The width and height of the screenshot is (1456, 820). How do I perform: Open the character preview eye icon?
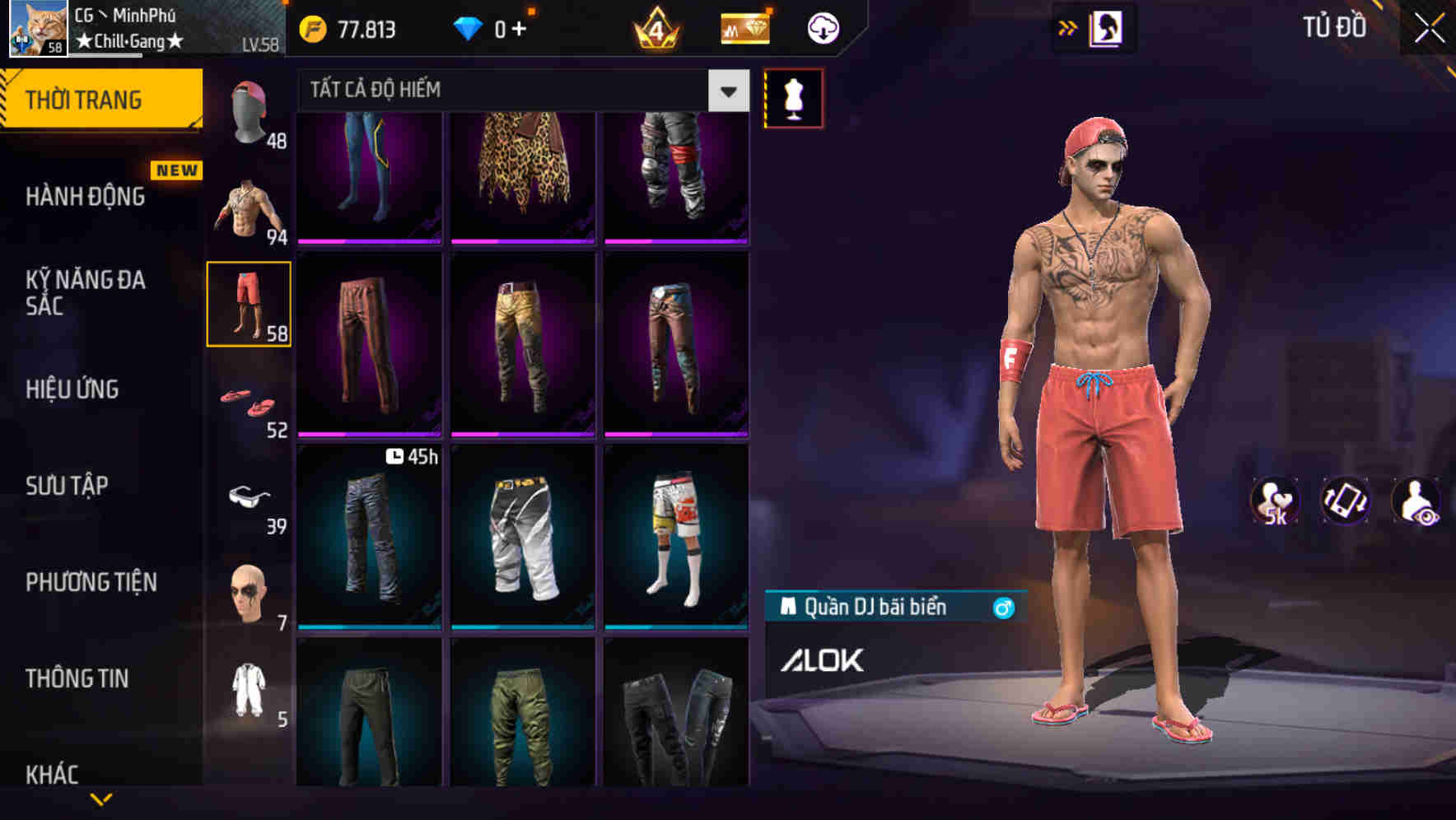tap(1416, 501)
